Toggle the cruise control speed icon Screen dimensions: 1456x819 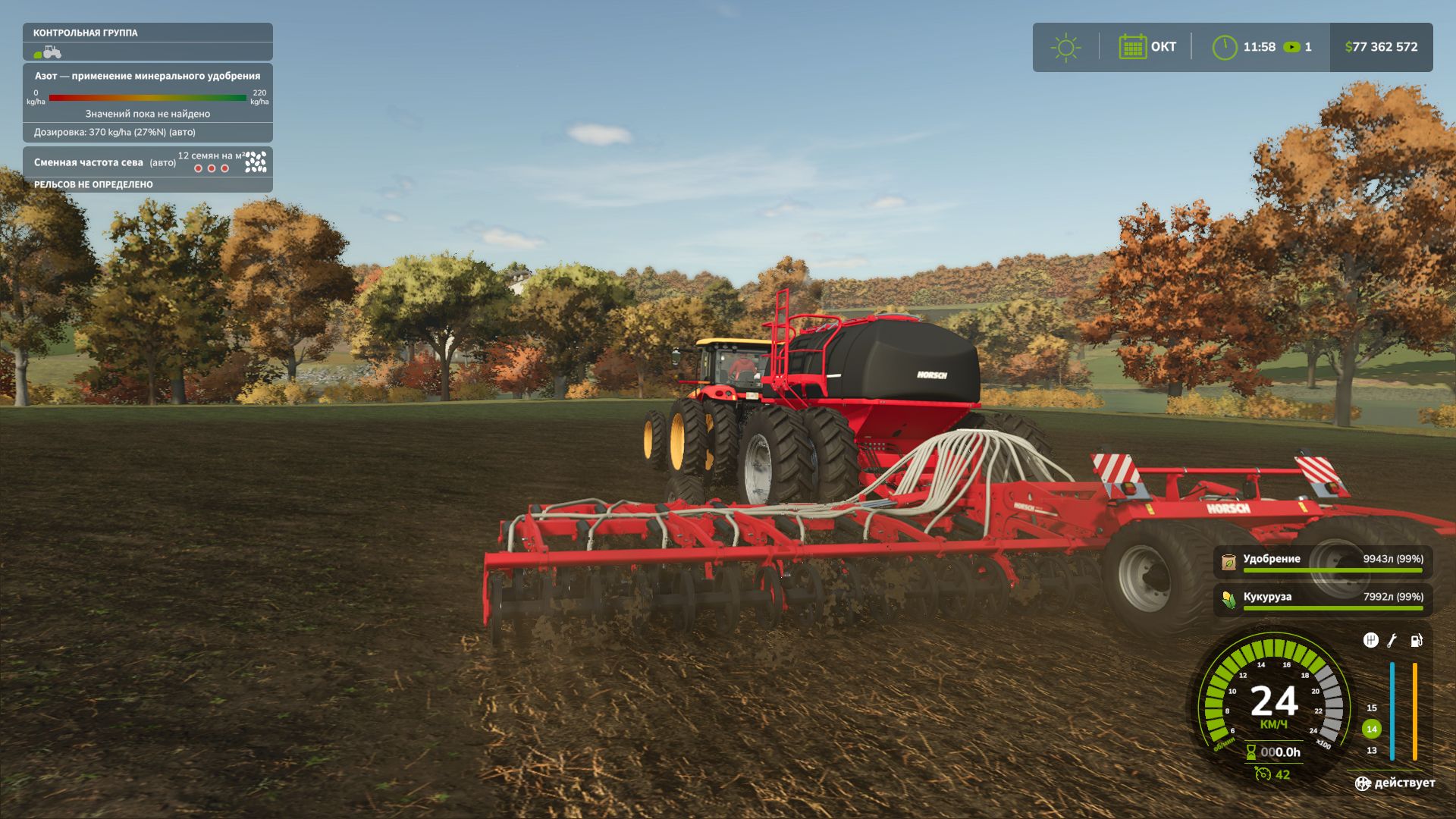[1263, 774]
